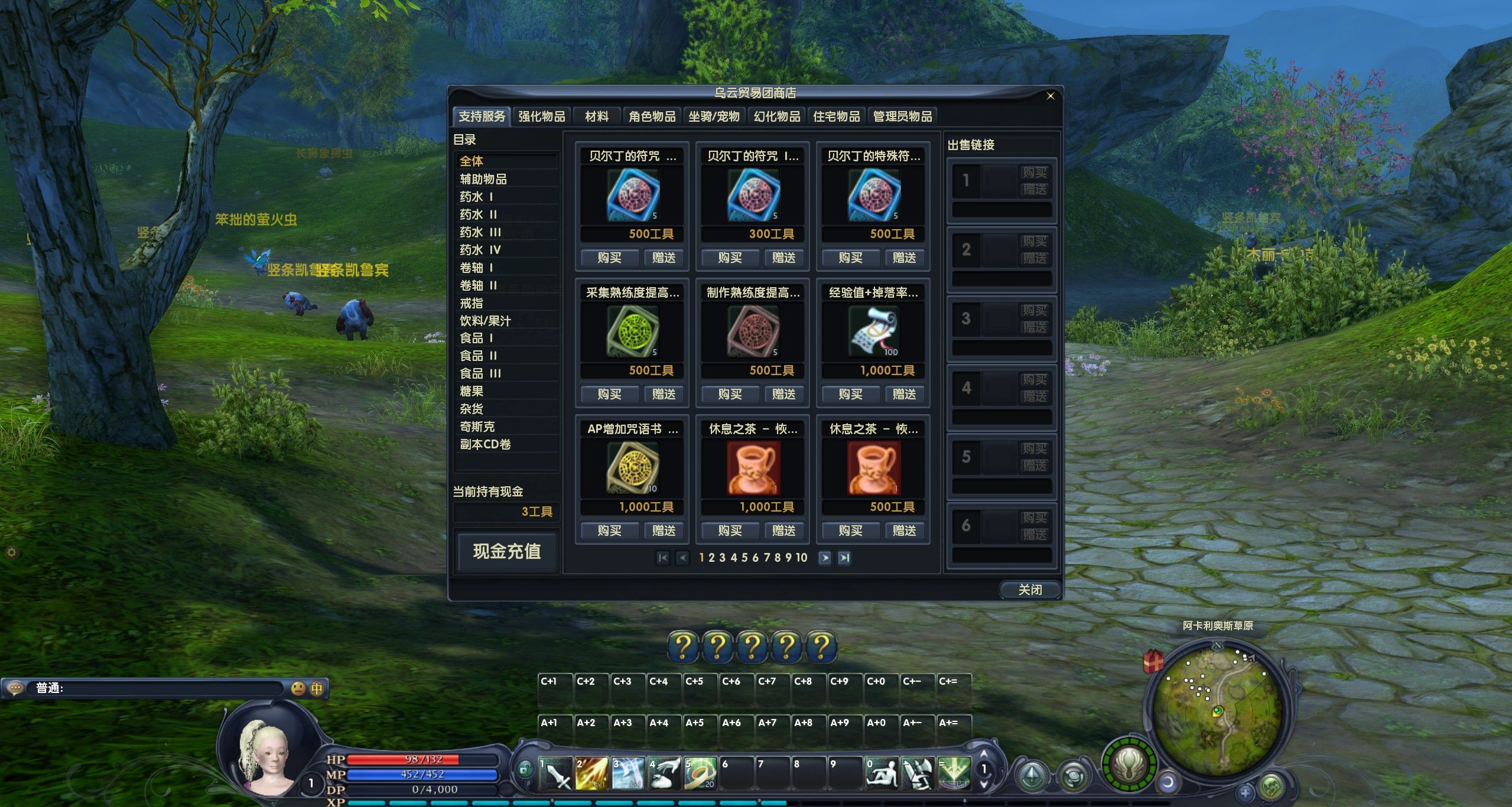Viewport: 1512px width, 807px height.
Task: Close the shop with the 关闭 button
Action: click(1029, 589)
